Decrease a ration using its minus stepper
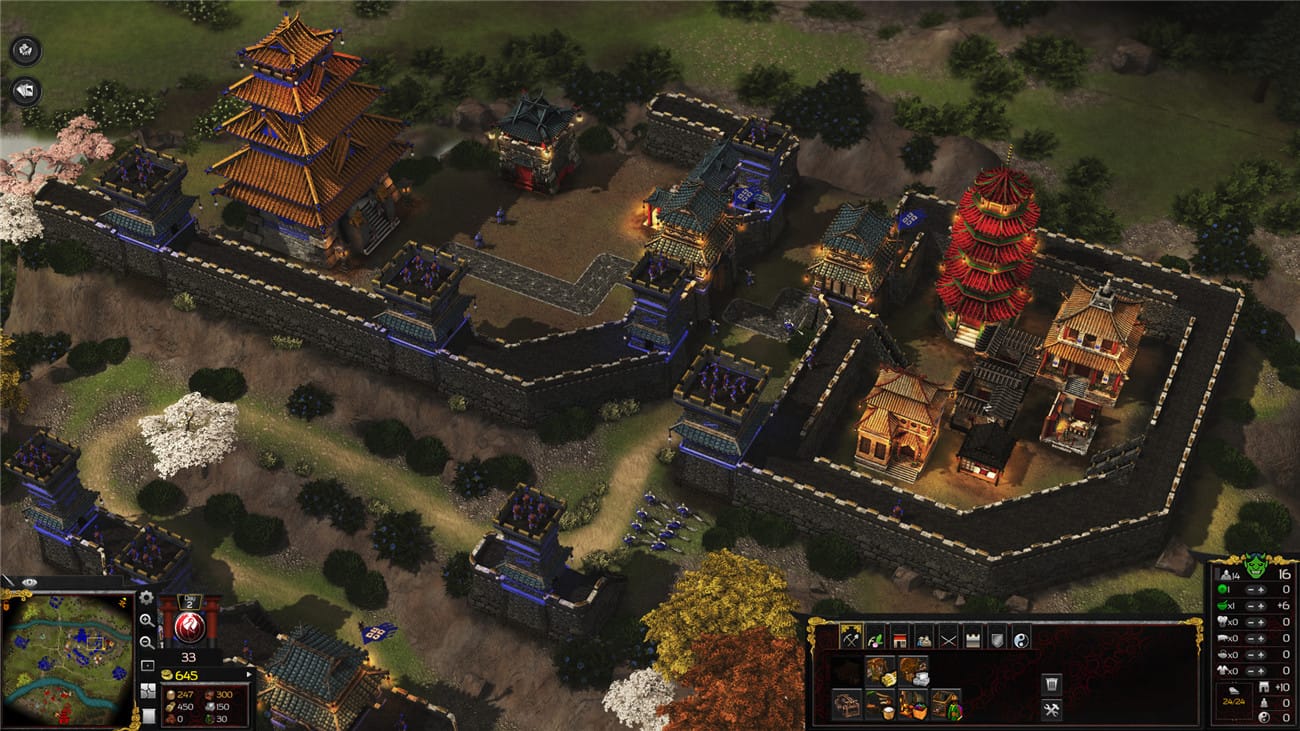This screenshot has height=731, width=1300. click(1250, 622)
